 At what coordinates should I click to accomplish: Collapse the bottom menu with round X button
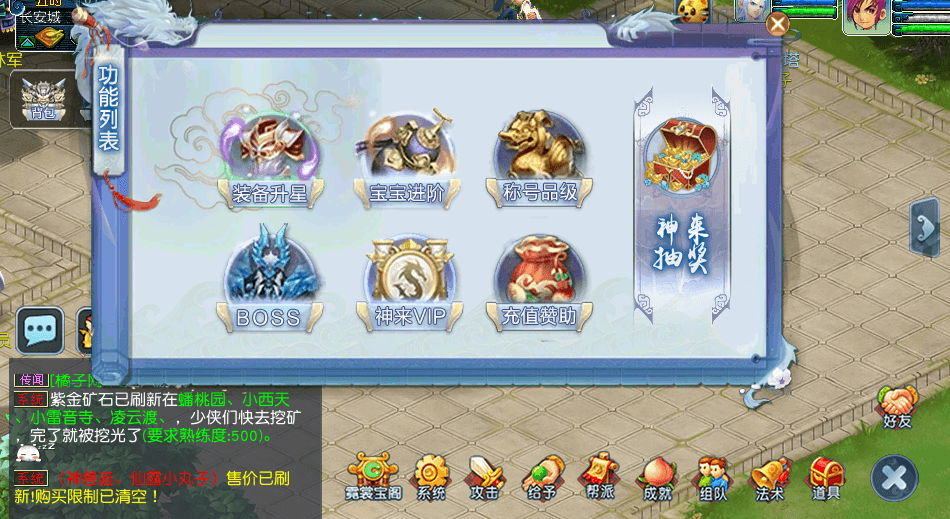(894, 477)
